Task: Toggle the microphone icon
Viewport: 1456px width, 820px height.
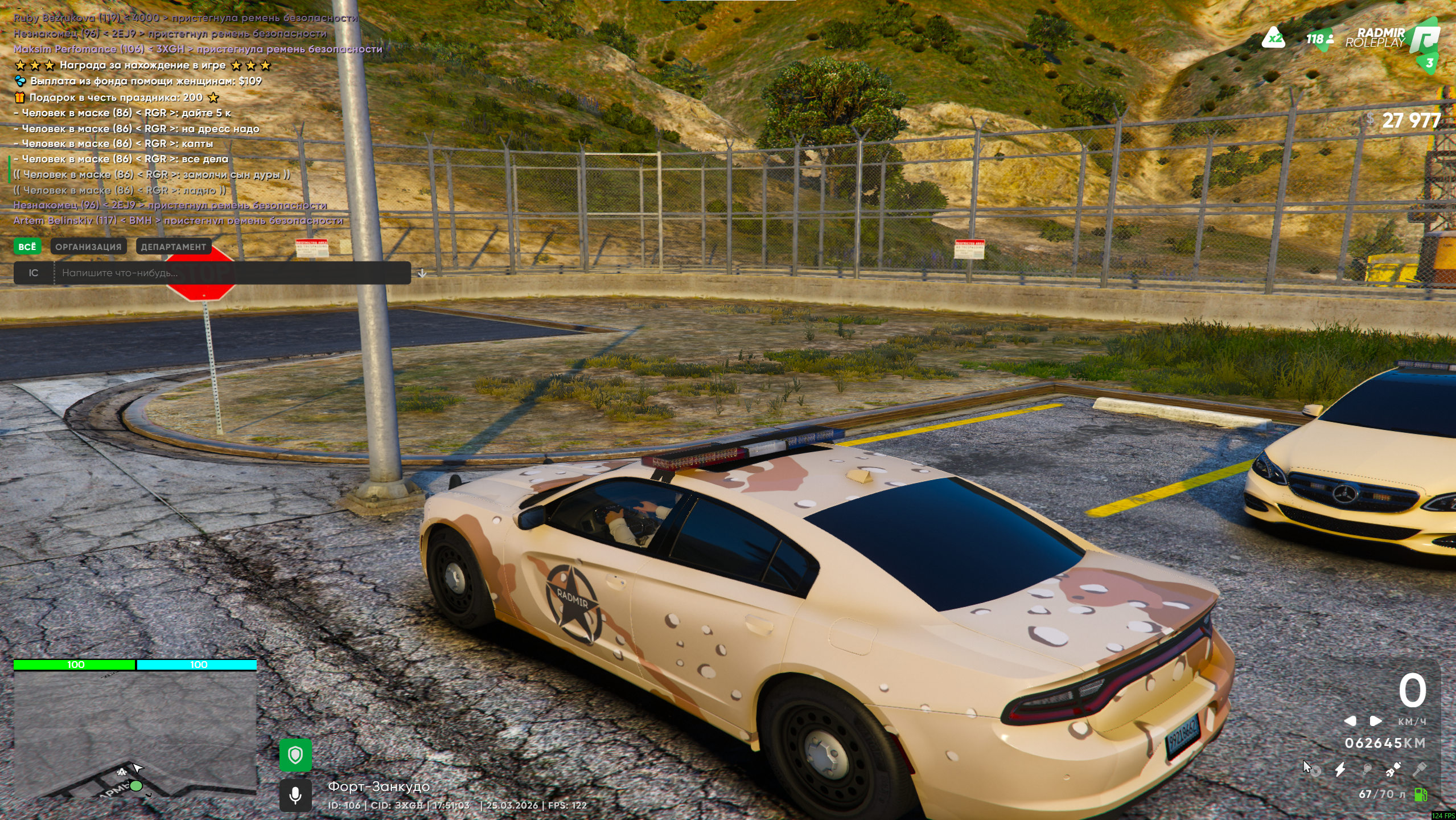Action: coord(295,795)
